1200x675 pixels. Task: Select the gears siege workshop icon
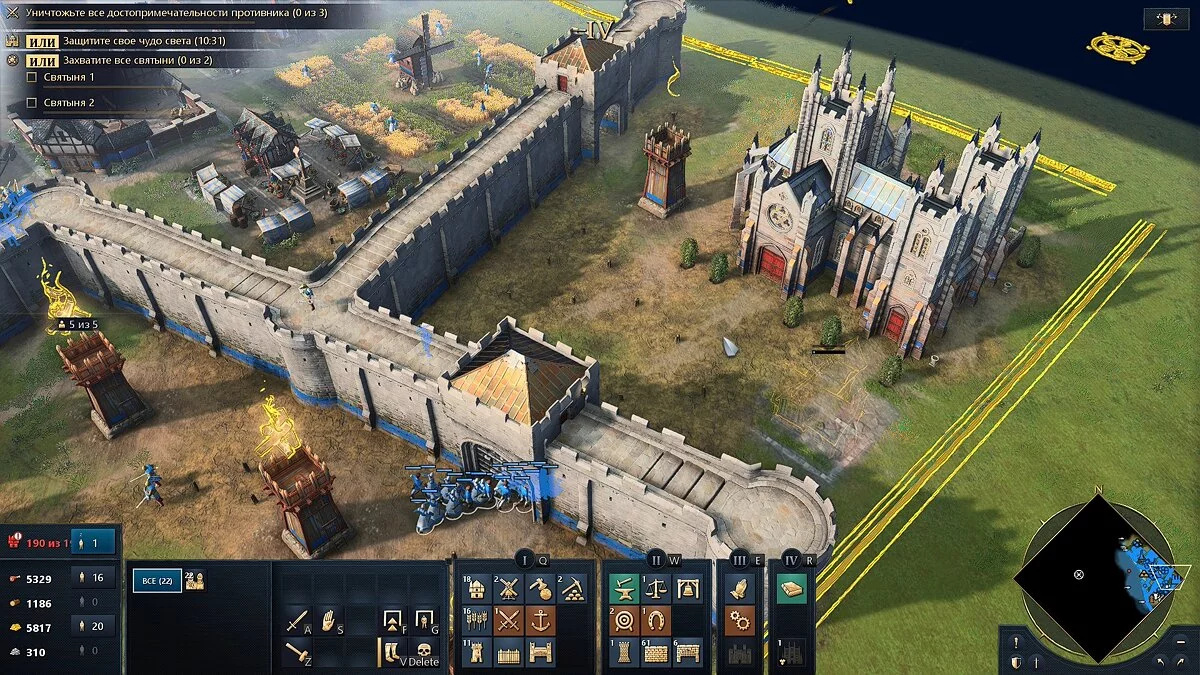point(739,620)
